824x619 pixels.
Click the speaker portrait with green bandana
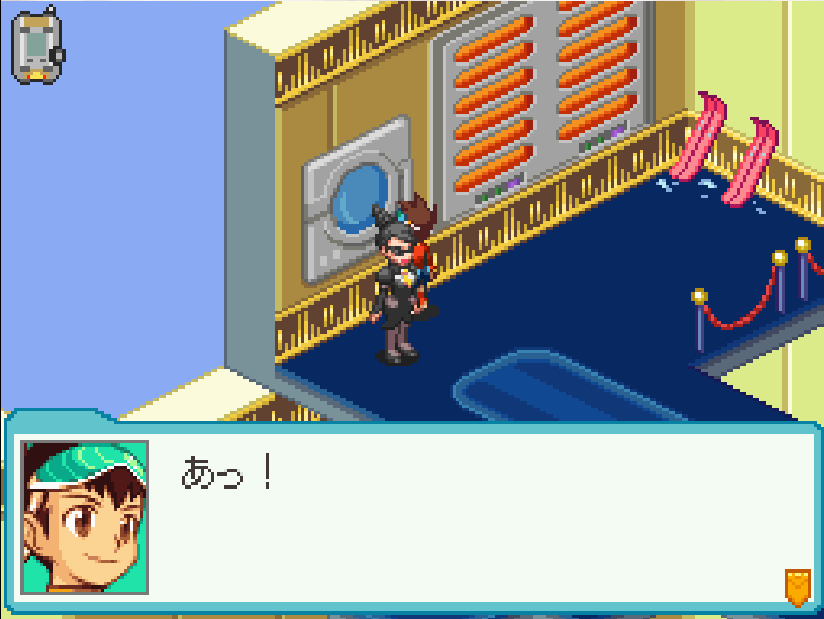(84, 517)
